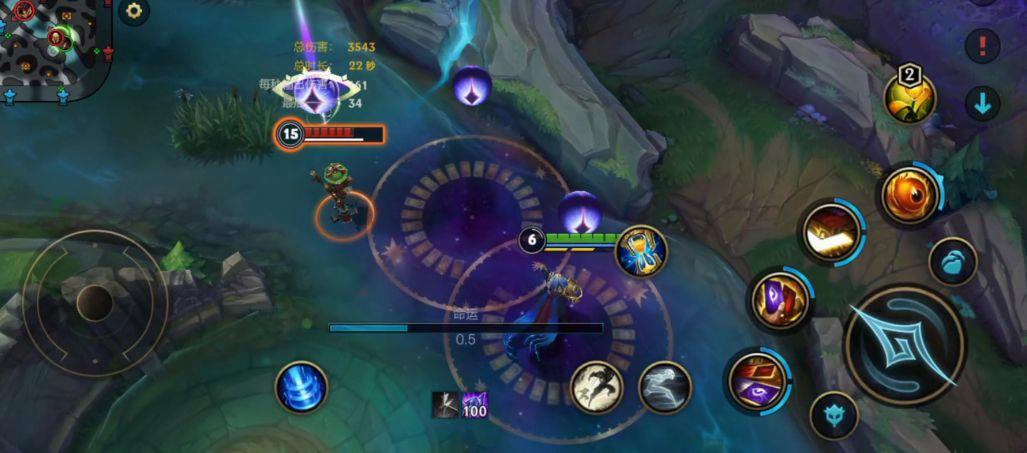This screenshot has height=453, width=1027.
Task: Trigger the purple-and-red card ability
Action: (x=778, y=300)
